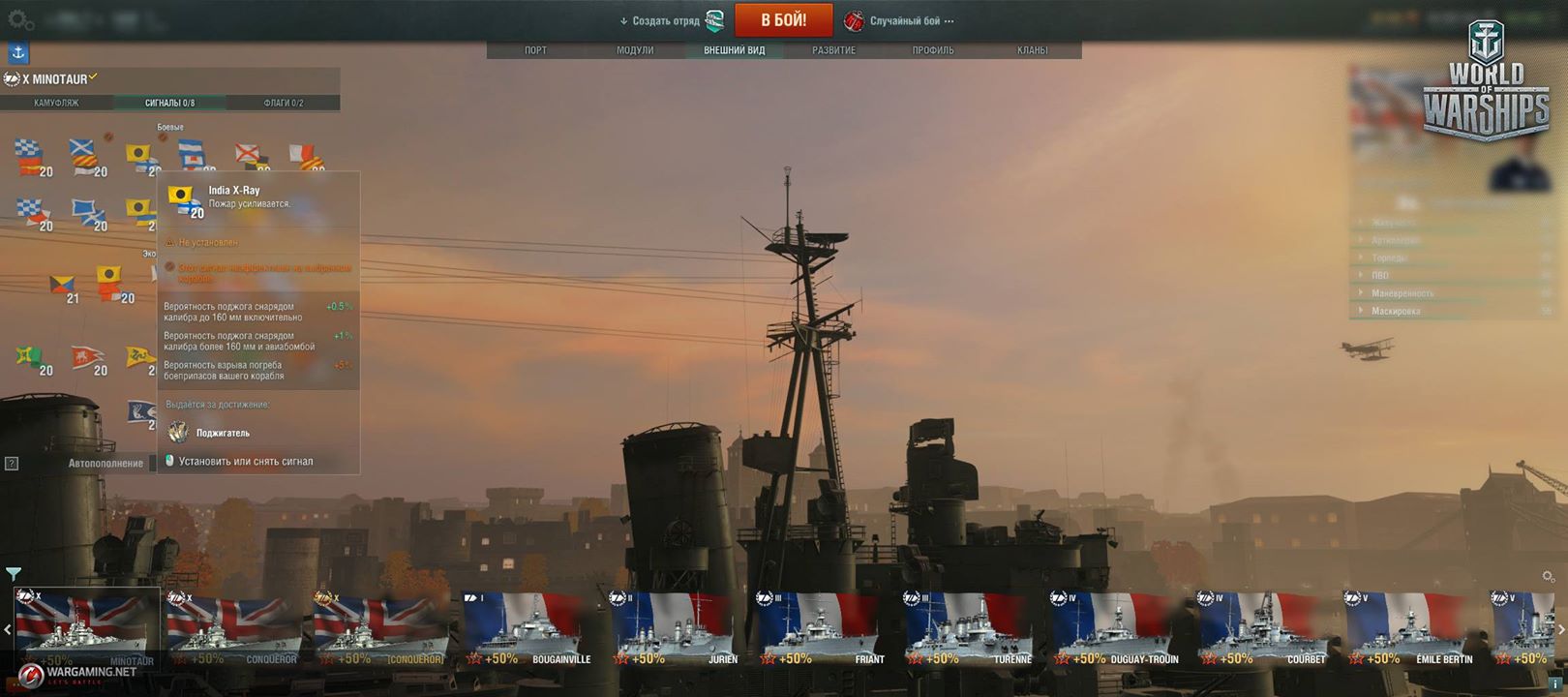Screen dimensions: 1568x697
Task: Select the ФЛАГИ 0/2 tab
Action: (283, 103)
